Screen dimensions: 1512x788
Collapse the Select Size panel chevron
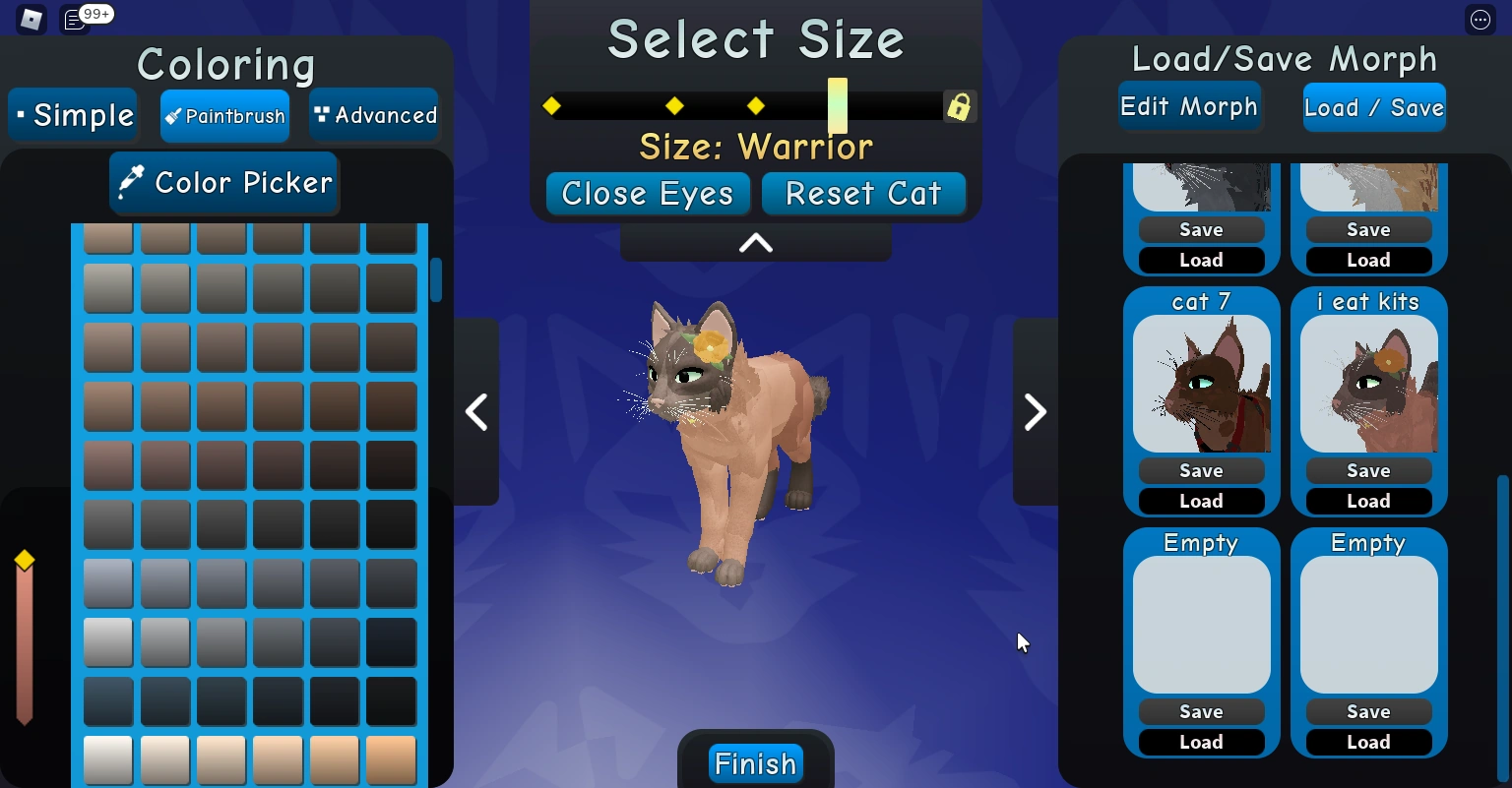pyautogui.click(x=754, y=243)
